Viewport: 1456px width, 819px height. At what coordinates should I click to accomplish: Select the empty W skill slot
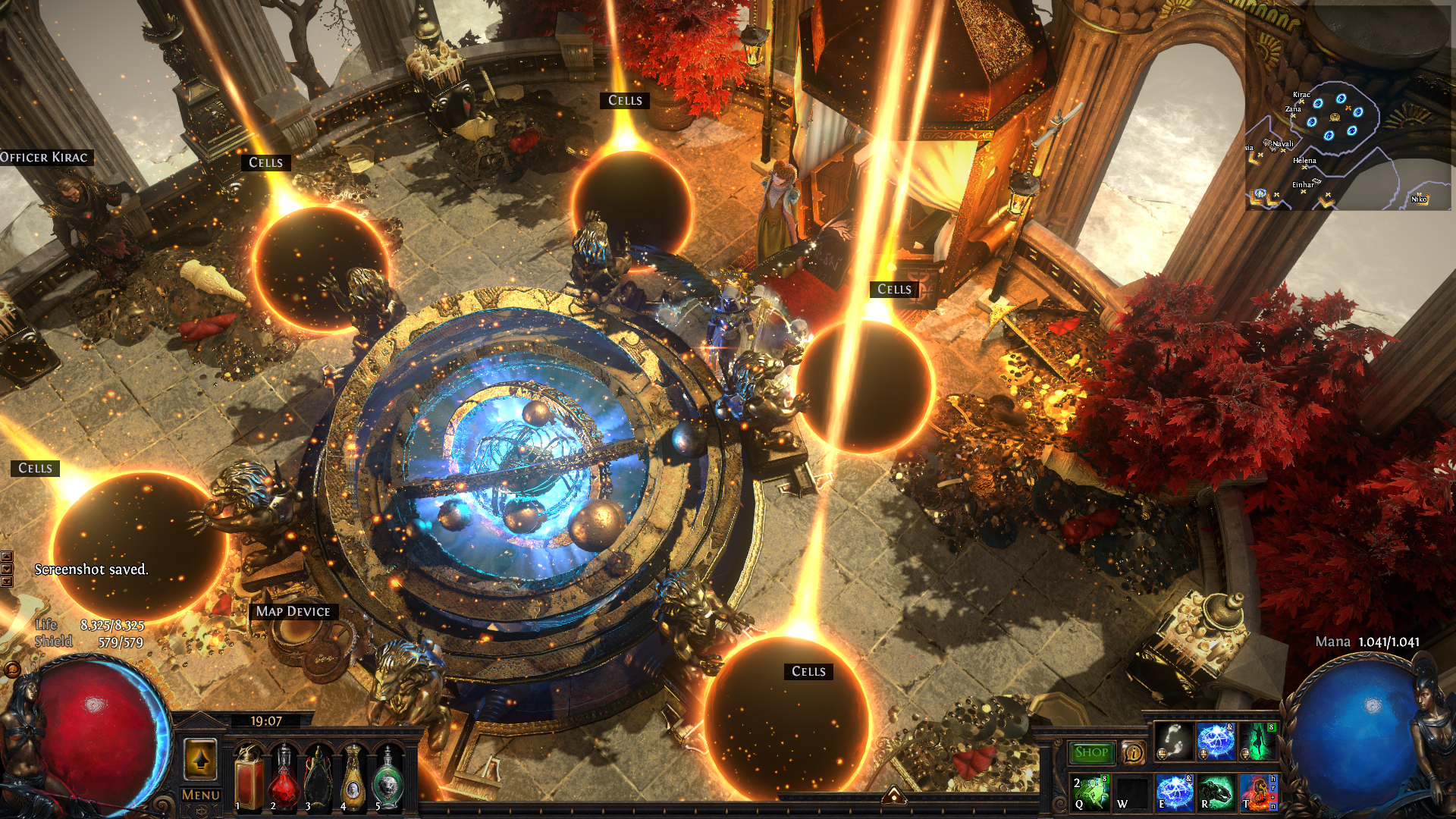1132,792
